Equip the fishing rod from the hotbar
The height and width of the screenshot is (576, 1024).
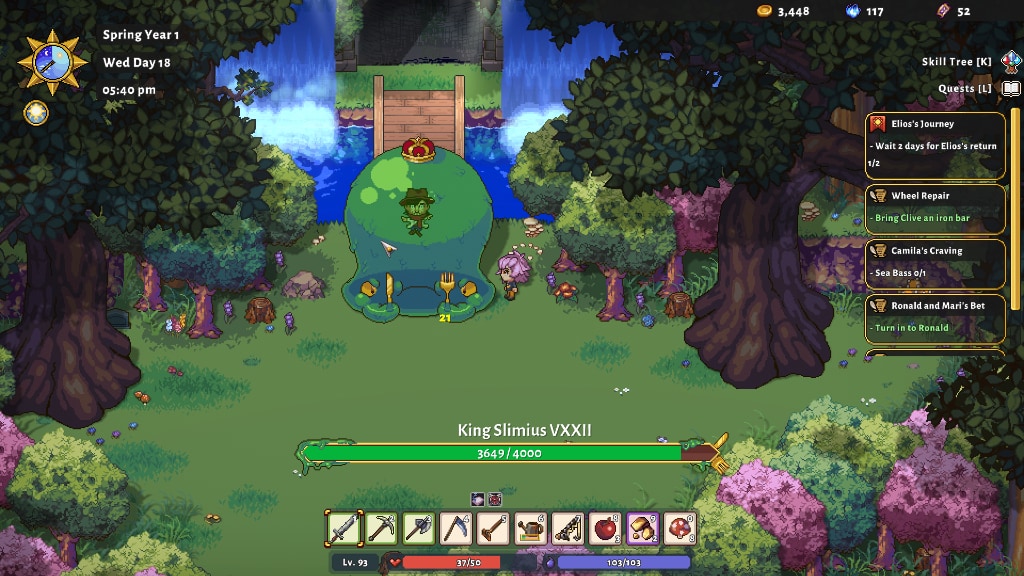click(568, 527)
